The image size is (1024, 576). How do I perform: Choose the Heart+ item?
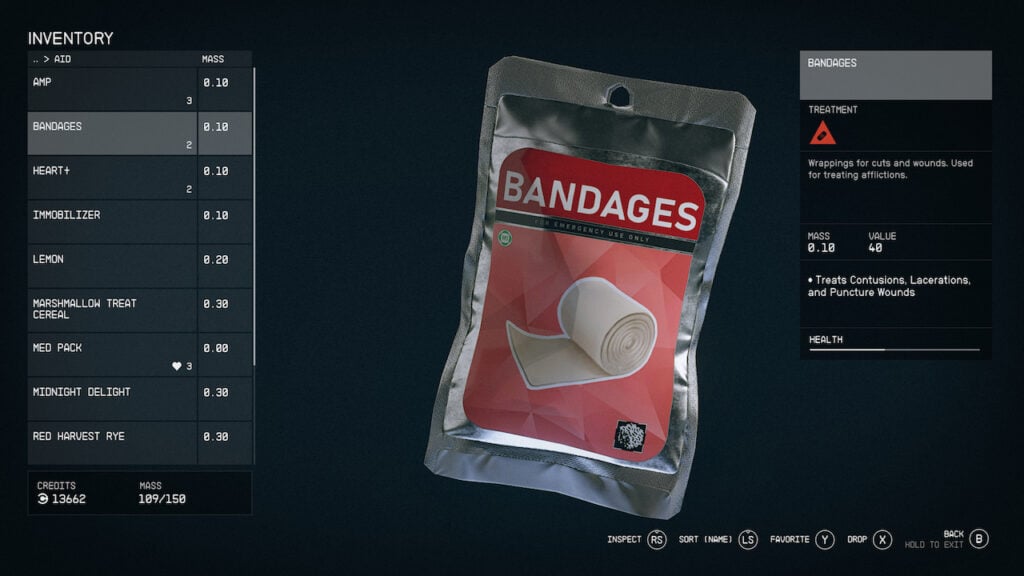(x=112, y=177)
